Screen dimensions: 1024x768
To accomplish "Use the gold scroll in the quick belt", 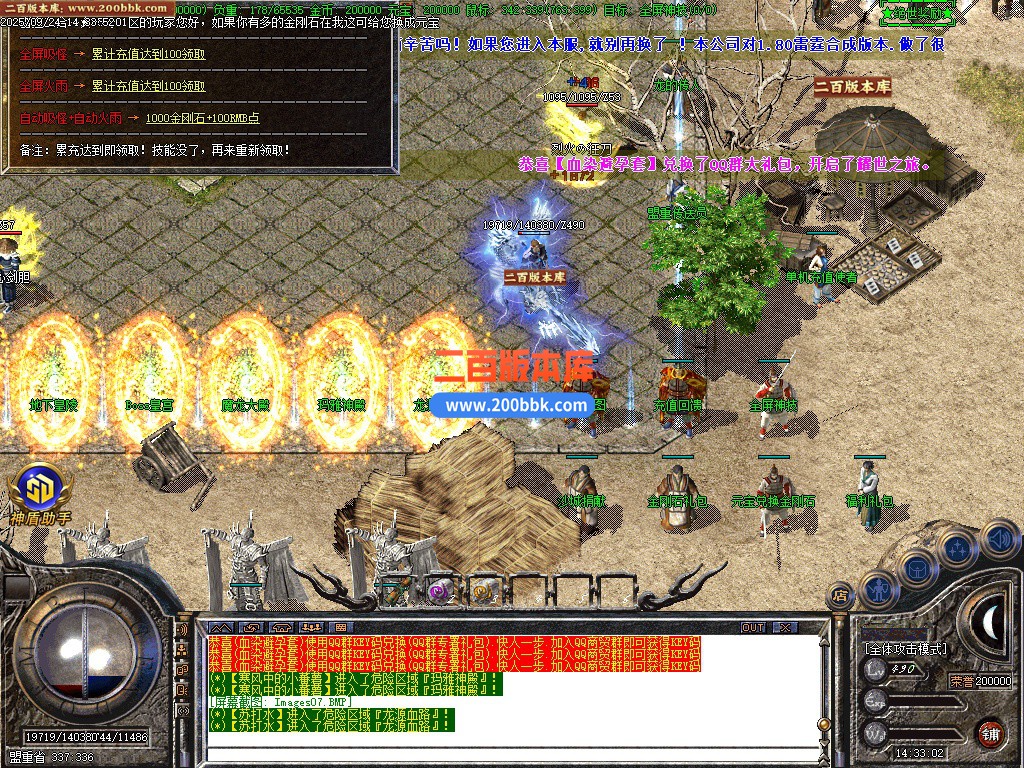I will pos(484,590).
